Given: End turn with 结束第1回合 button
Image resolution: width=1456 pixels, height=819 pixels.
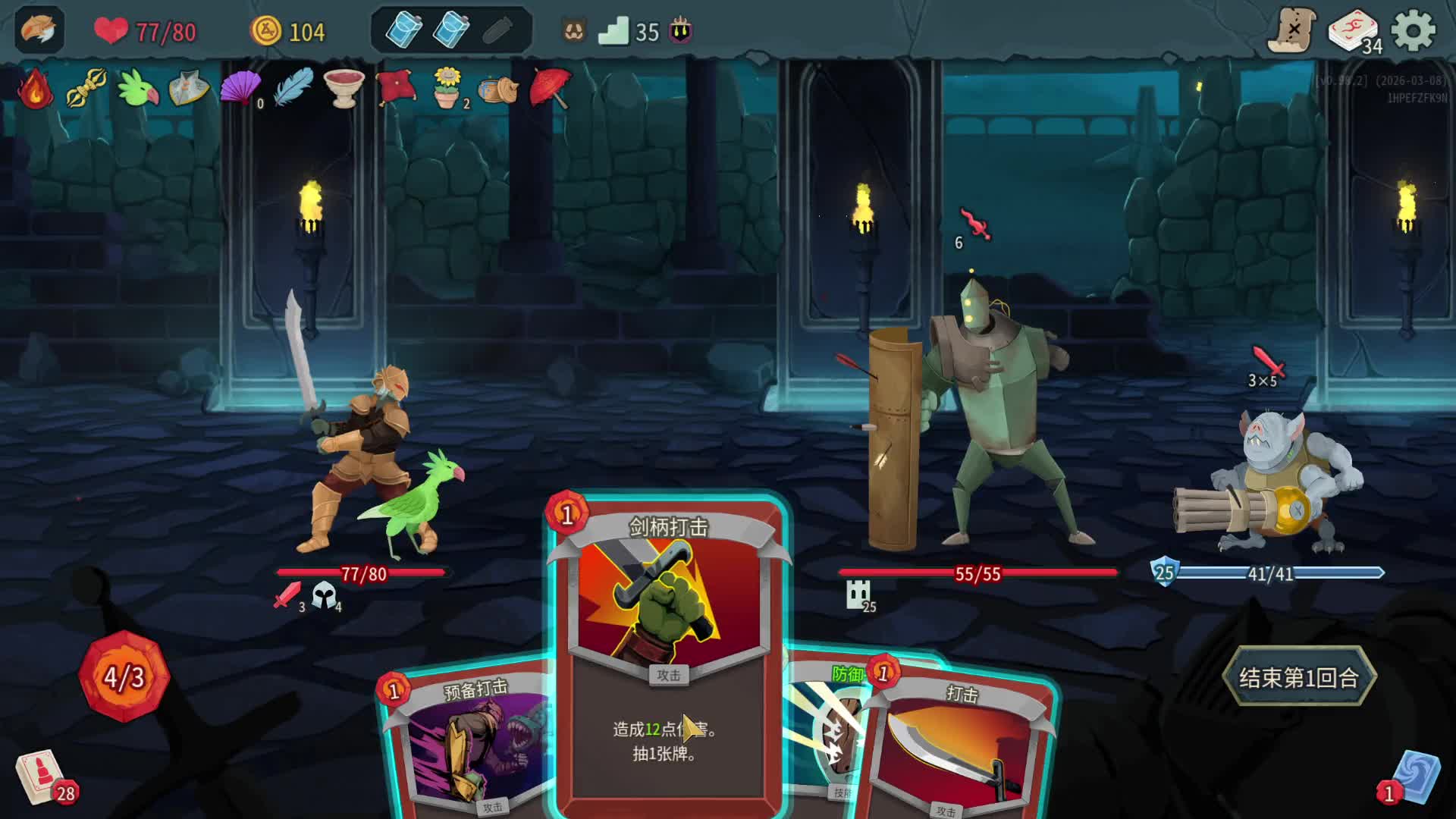Looking at the screenshot, I should click(1298, 677).
